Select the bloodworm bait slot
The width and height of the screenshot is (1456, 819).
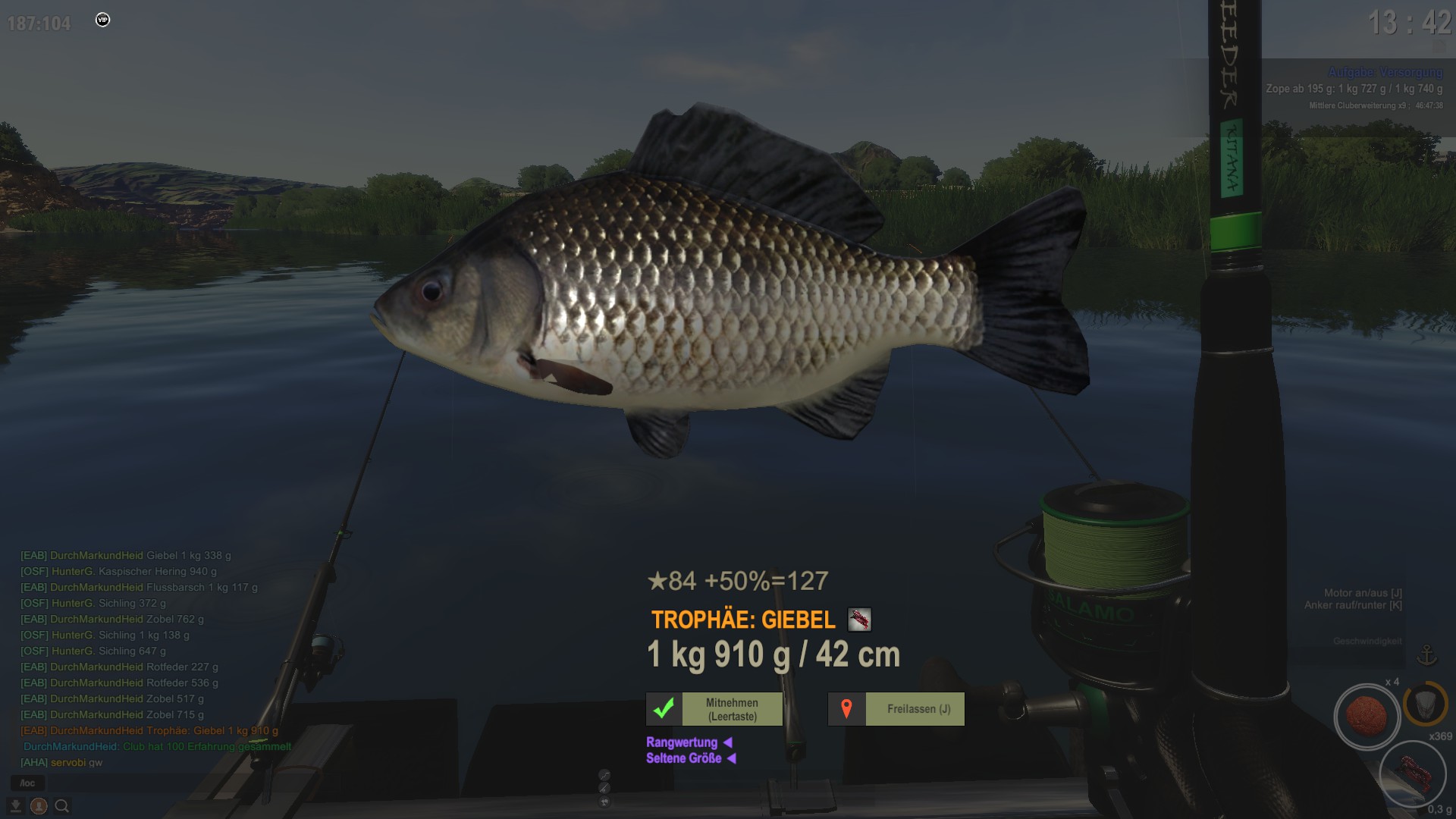point(1412,774)
